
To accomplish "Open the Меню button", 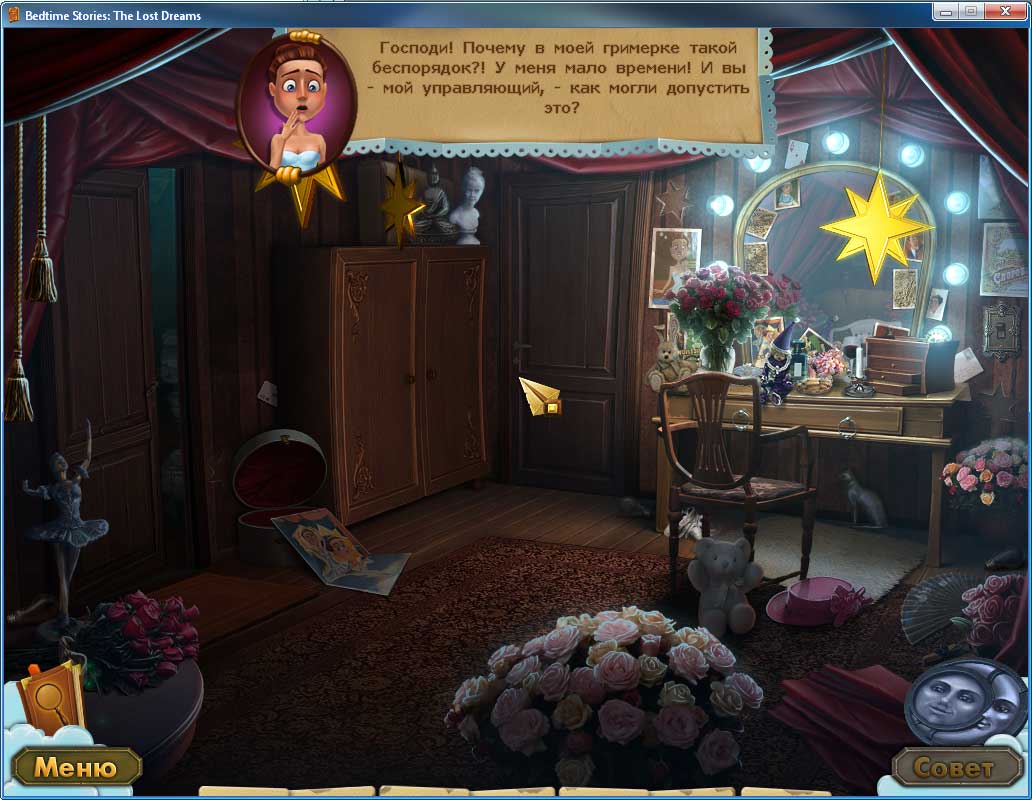I will pos(76,768).
